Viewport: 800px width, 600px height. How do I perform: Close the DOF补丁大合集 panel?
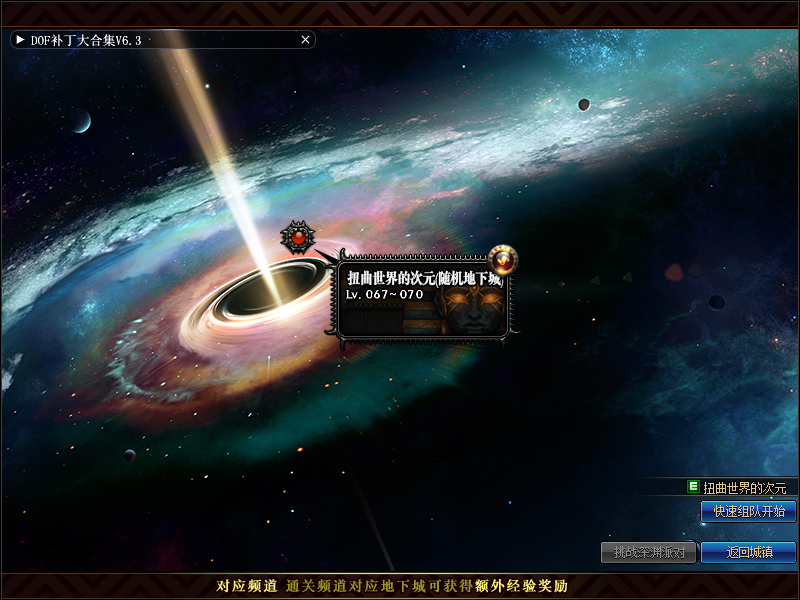click(x=305, y=40)
